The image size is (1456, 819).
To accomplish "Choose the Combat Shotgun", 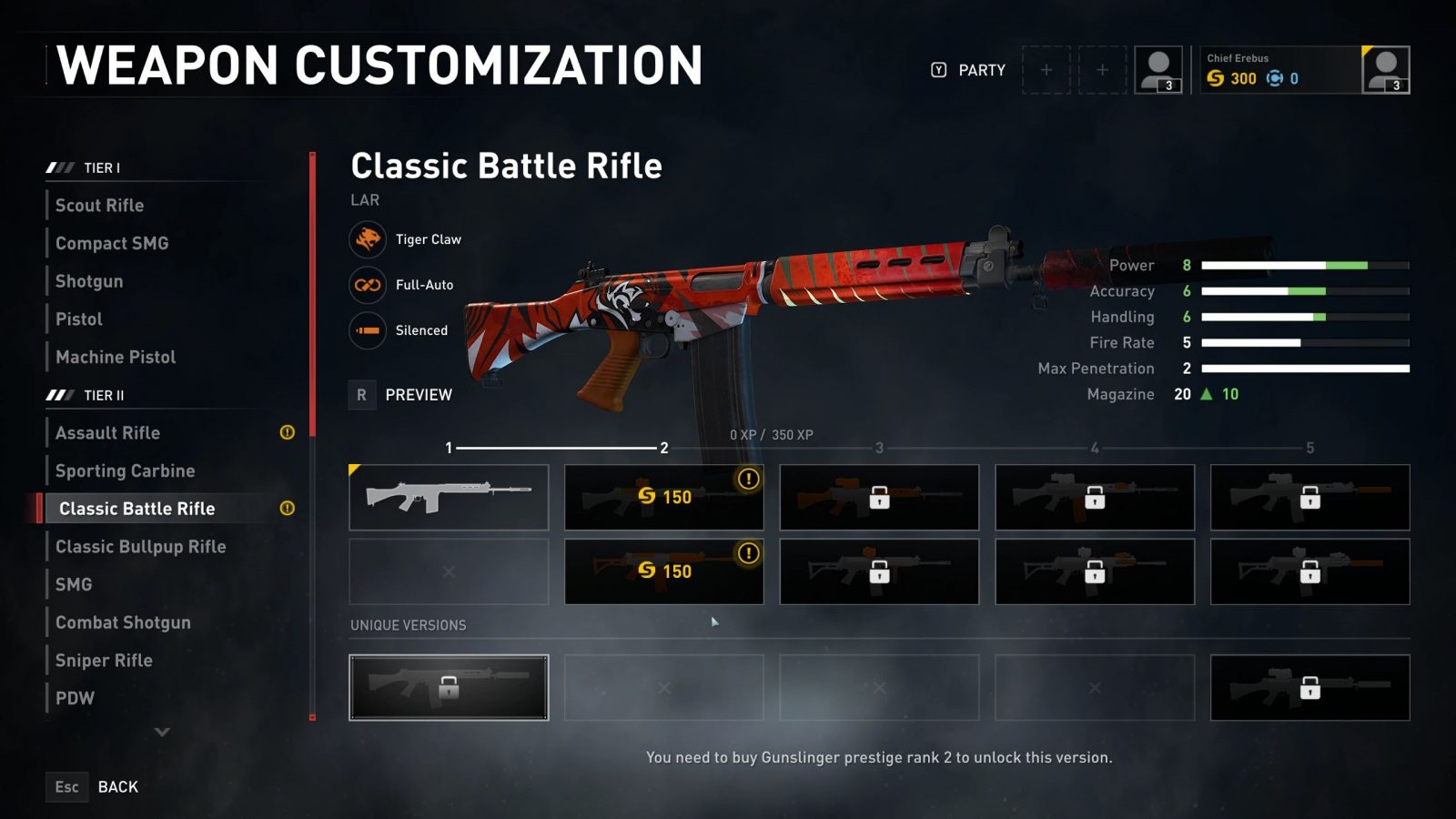I will point(123,623).
